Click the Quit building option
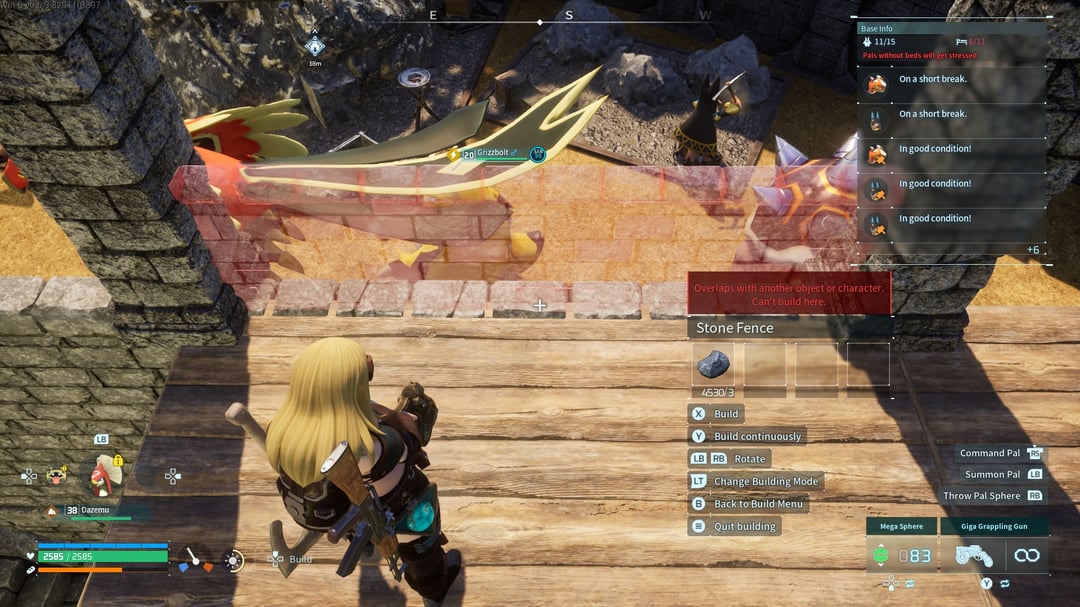Viewport: 1080px width, 607px height. tap(744, 526)
